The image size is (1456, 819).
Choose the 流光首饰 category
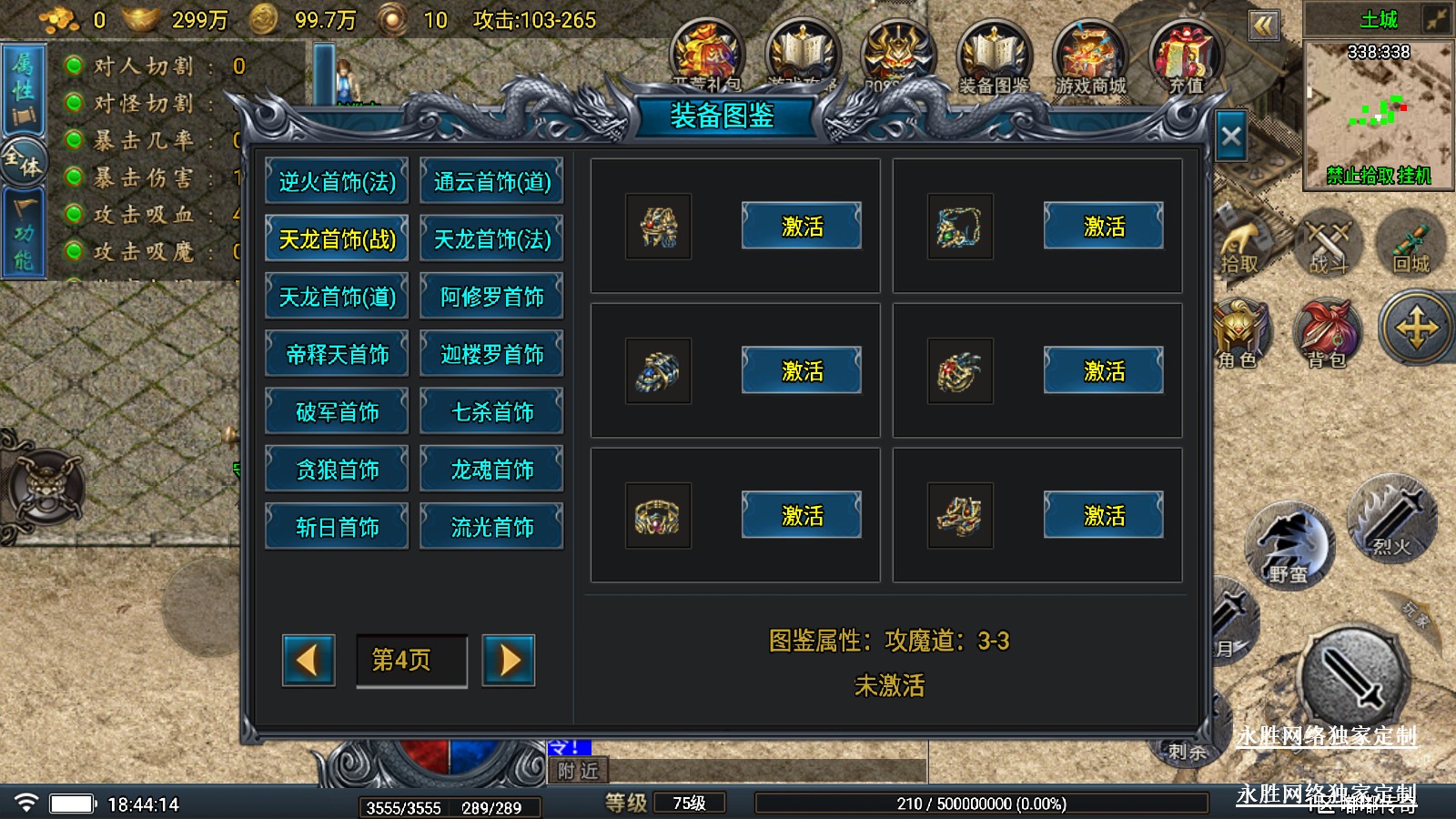coord(491,527)
